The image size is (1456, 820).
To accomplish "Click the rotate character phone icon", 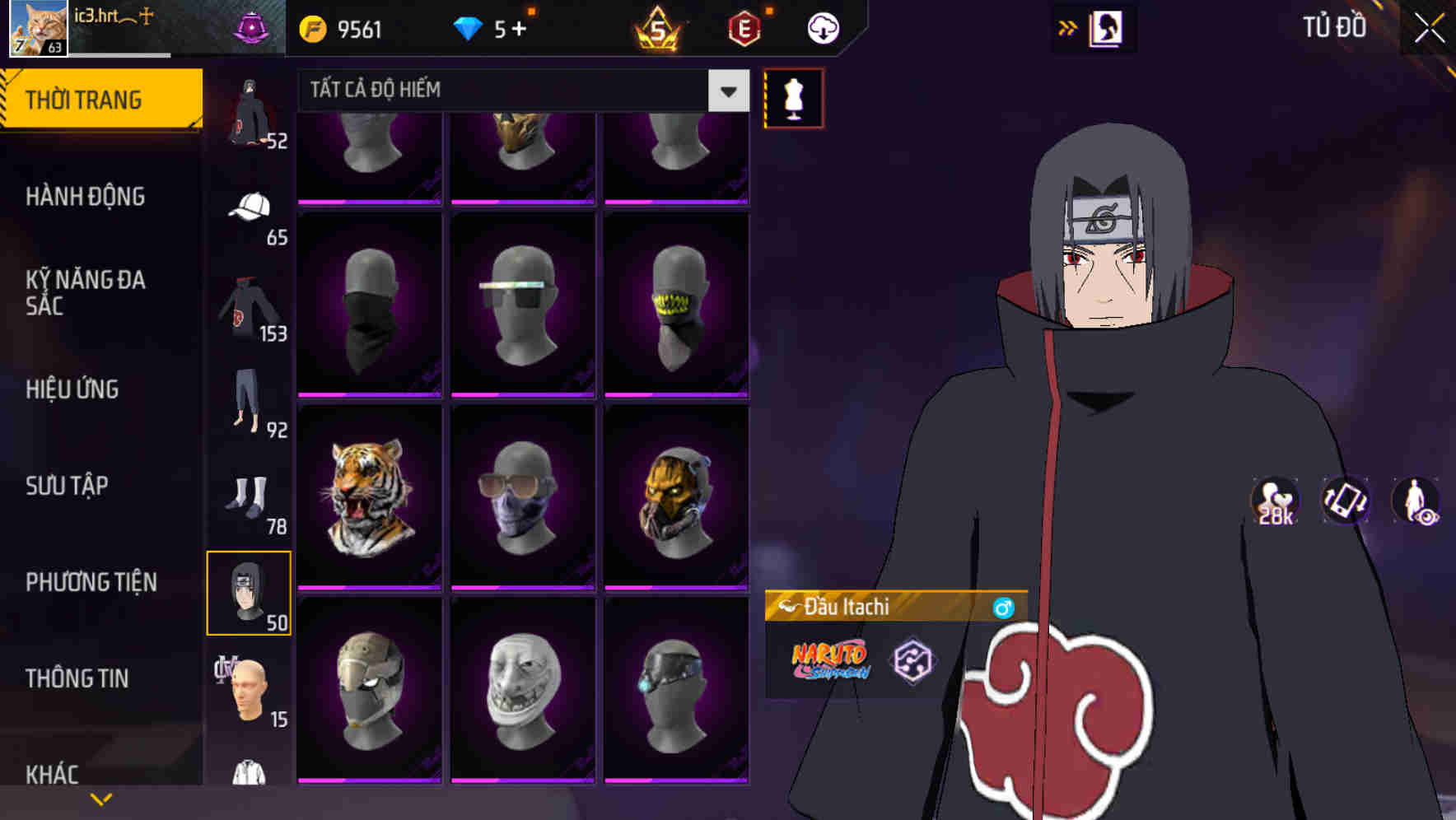I will (x=1346, y=501).
